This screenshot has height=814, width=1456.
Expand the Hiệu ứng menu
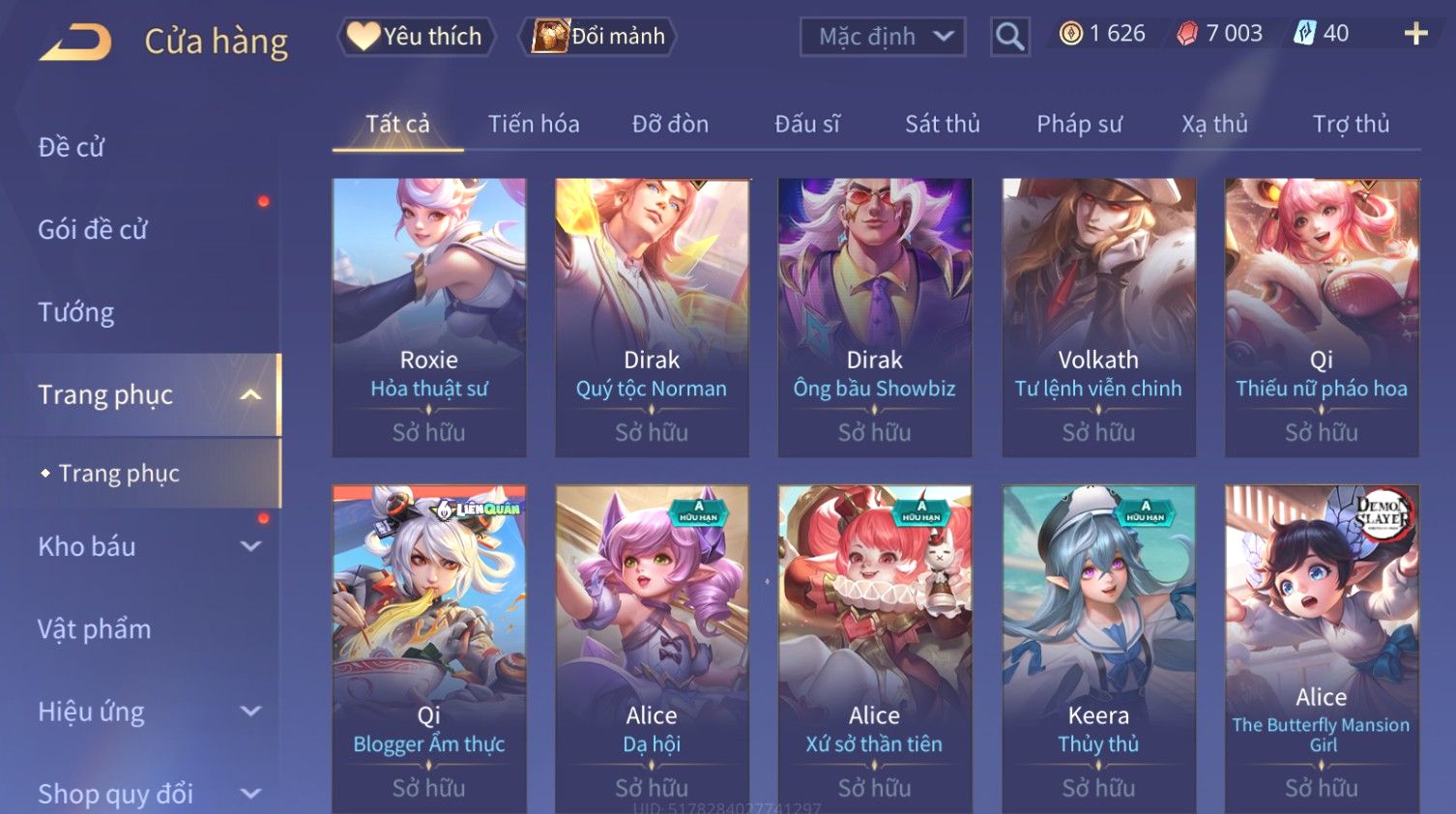(x=145, y=712)
